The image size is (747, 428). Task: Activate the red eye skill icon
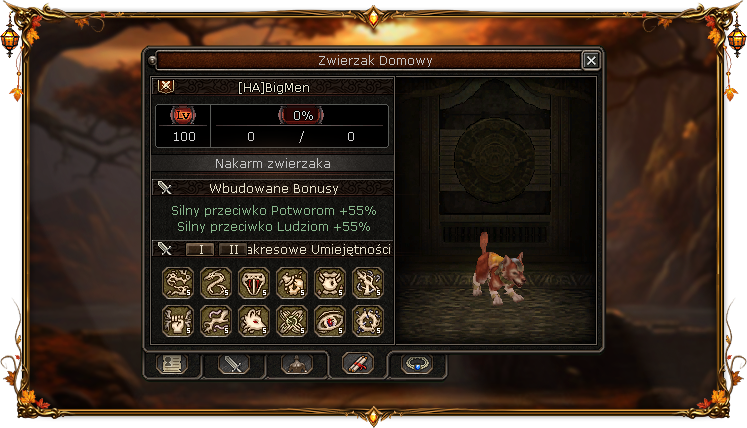329,320
